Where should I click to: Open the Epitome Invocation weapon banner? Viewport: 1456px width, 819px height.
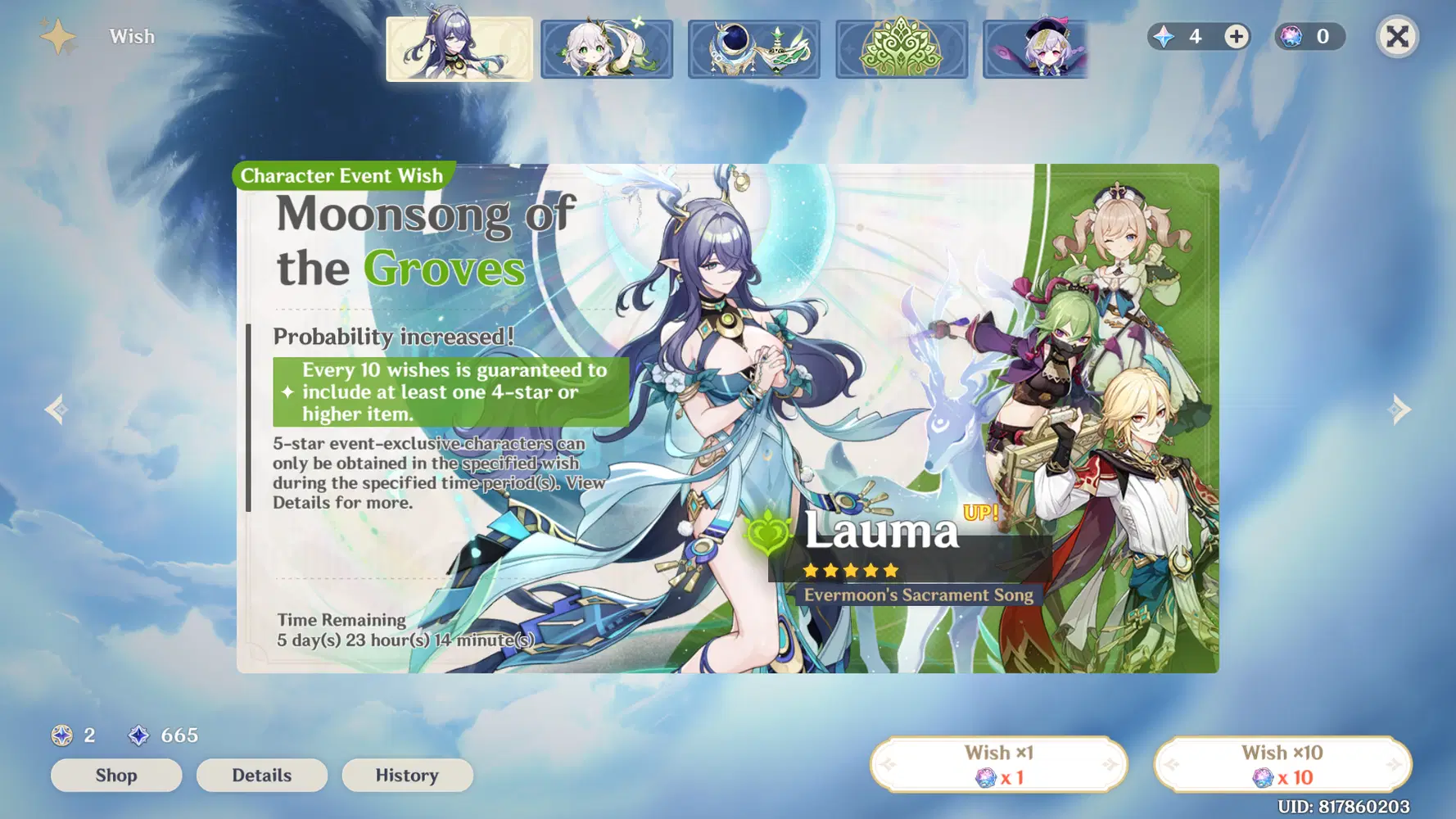[753, 48]
